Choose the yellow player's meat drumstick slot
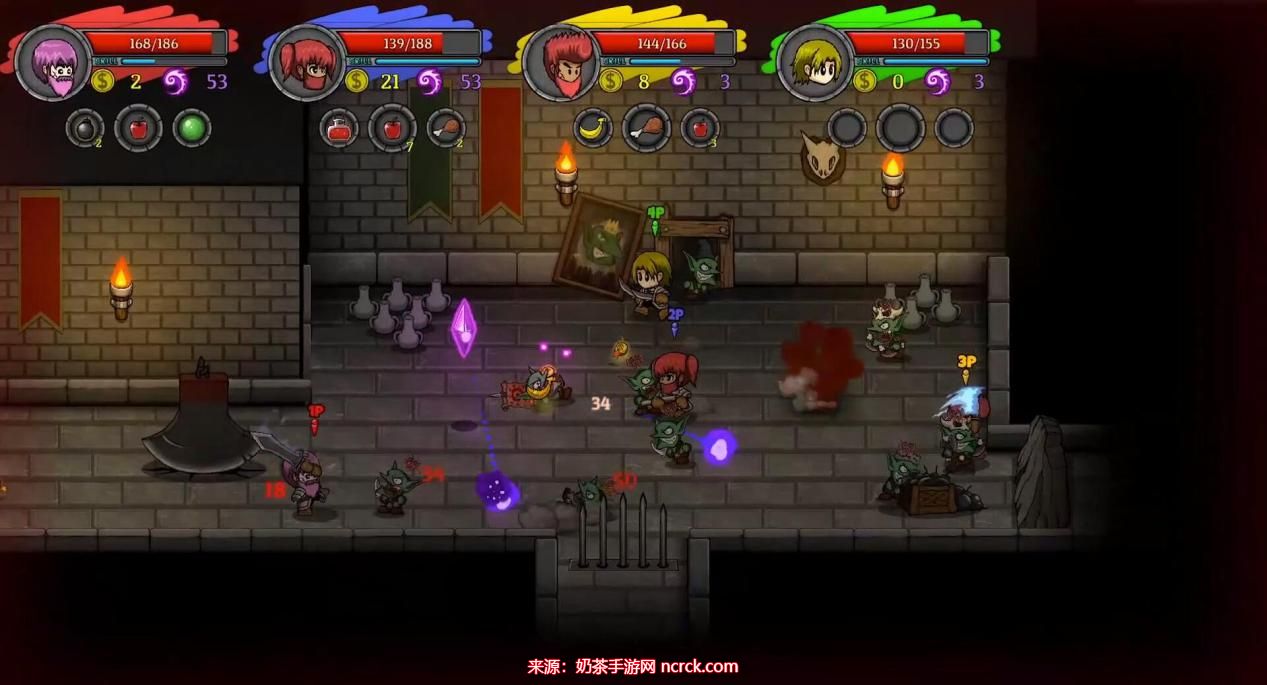 pyautogui.click(x=646, y=128)
